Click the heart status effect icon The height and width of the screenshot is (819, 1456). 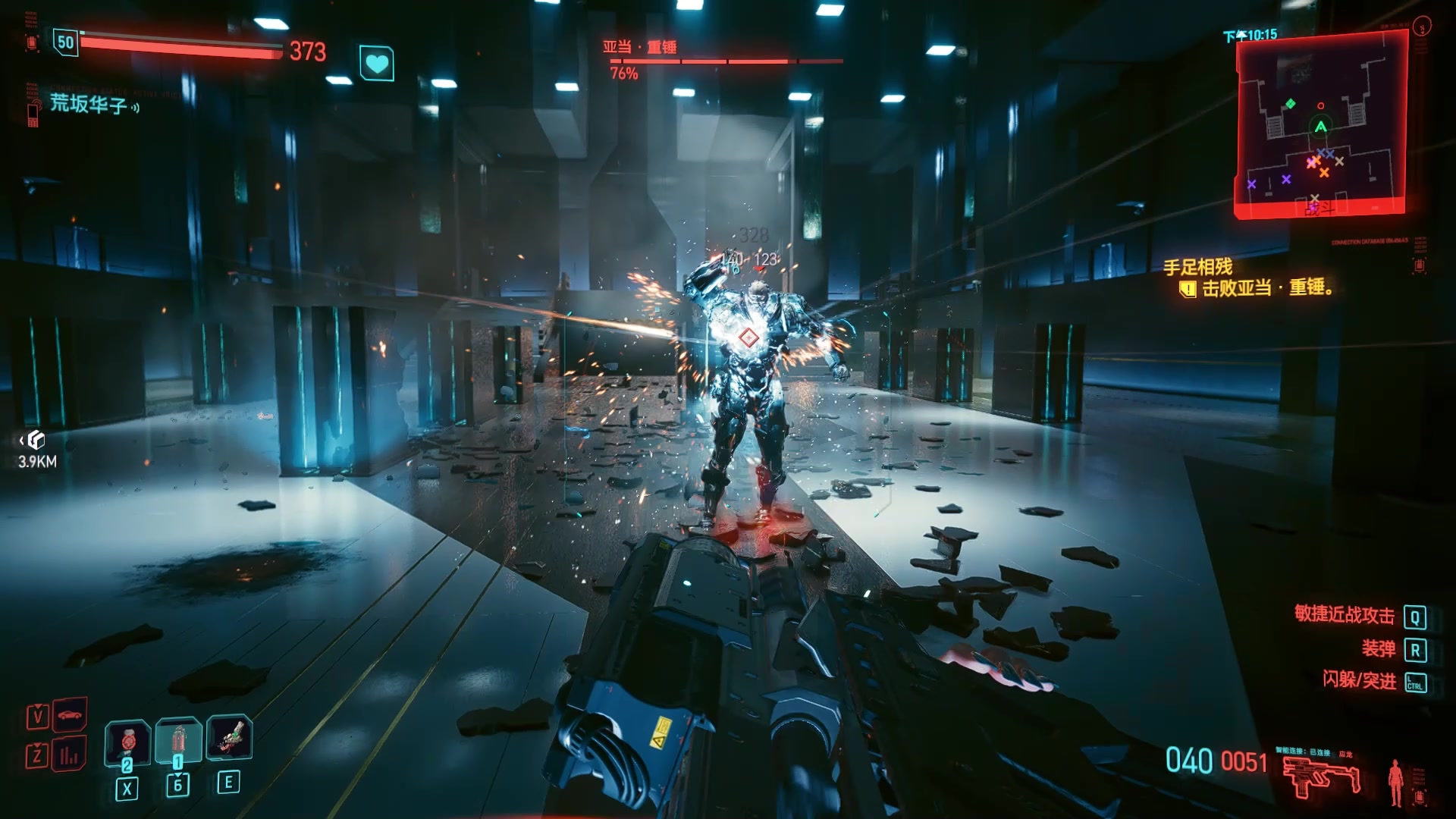coord(377,64)
